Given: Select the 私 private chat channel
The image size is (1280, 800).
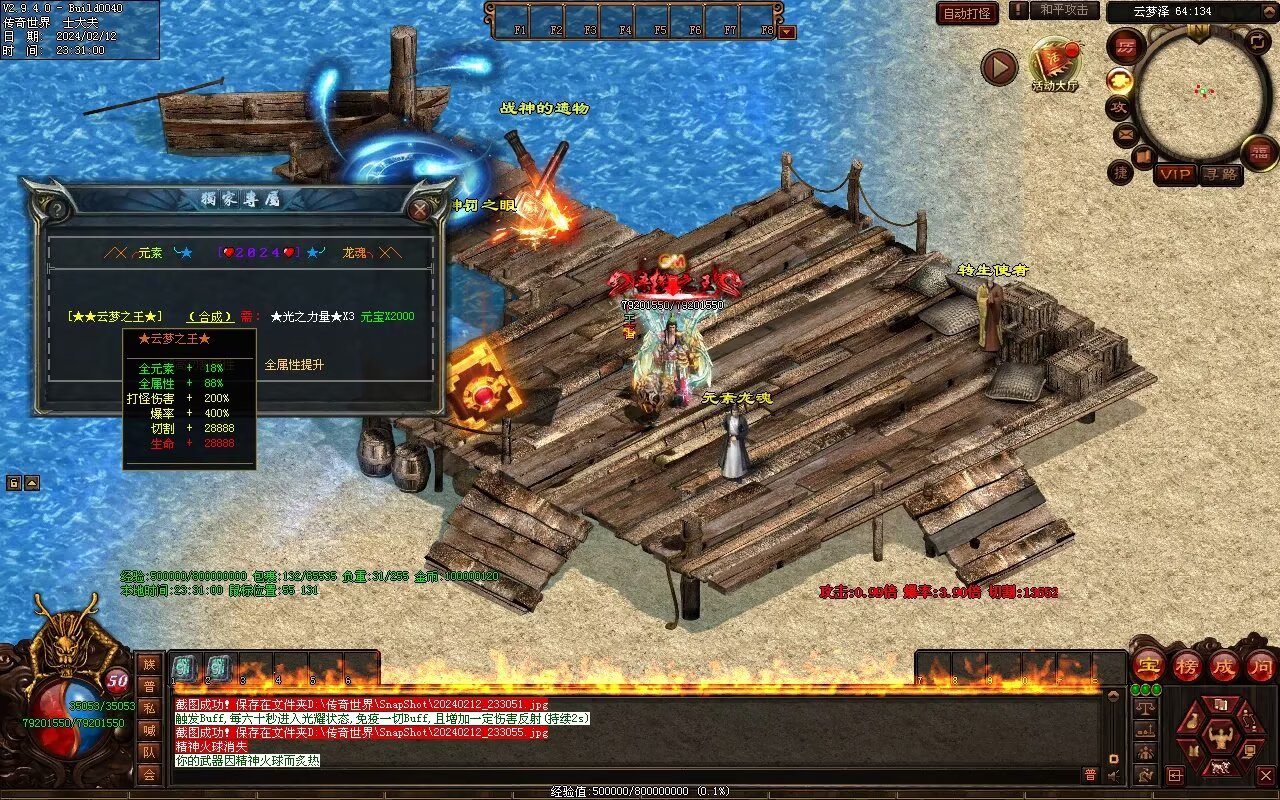Looking at the screenshot, I should pyautogui.click(x=148, y=708).
